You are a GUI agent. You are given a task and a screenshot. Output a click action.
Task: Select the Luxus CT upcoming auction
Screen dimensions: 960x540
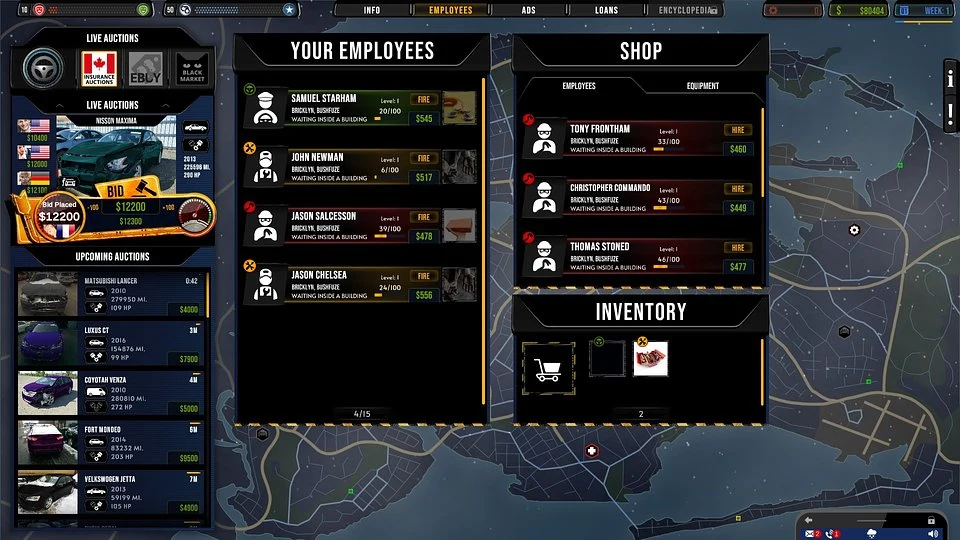click(x=110, y=344)
